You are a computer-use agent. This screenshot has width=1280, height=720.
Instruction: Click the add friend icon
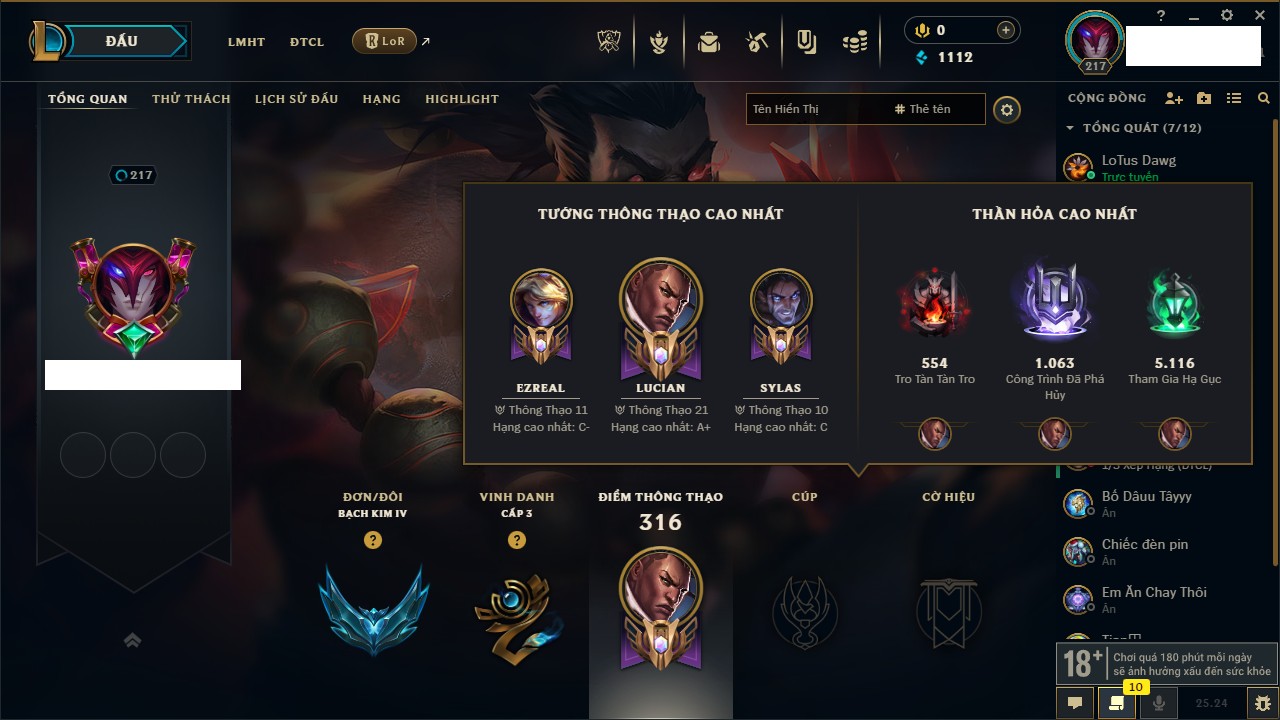[1174, 98]
